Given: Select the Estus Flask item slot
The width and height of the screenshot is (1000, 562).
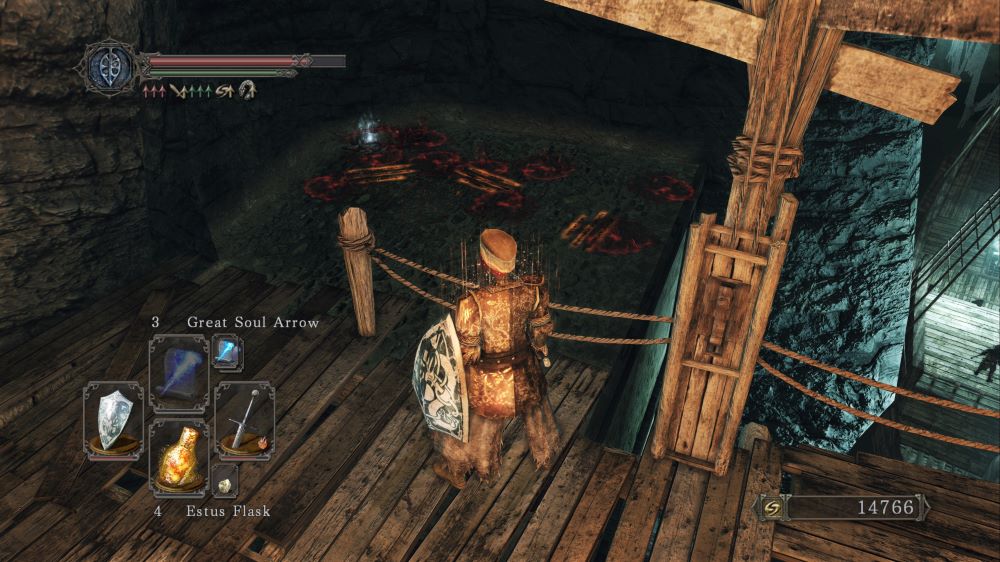Looking at the screenshot, I should (178, 456).
